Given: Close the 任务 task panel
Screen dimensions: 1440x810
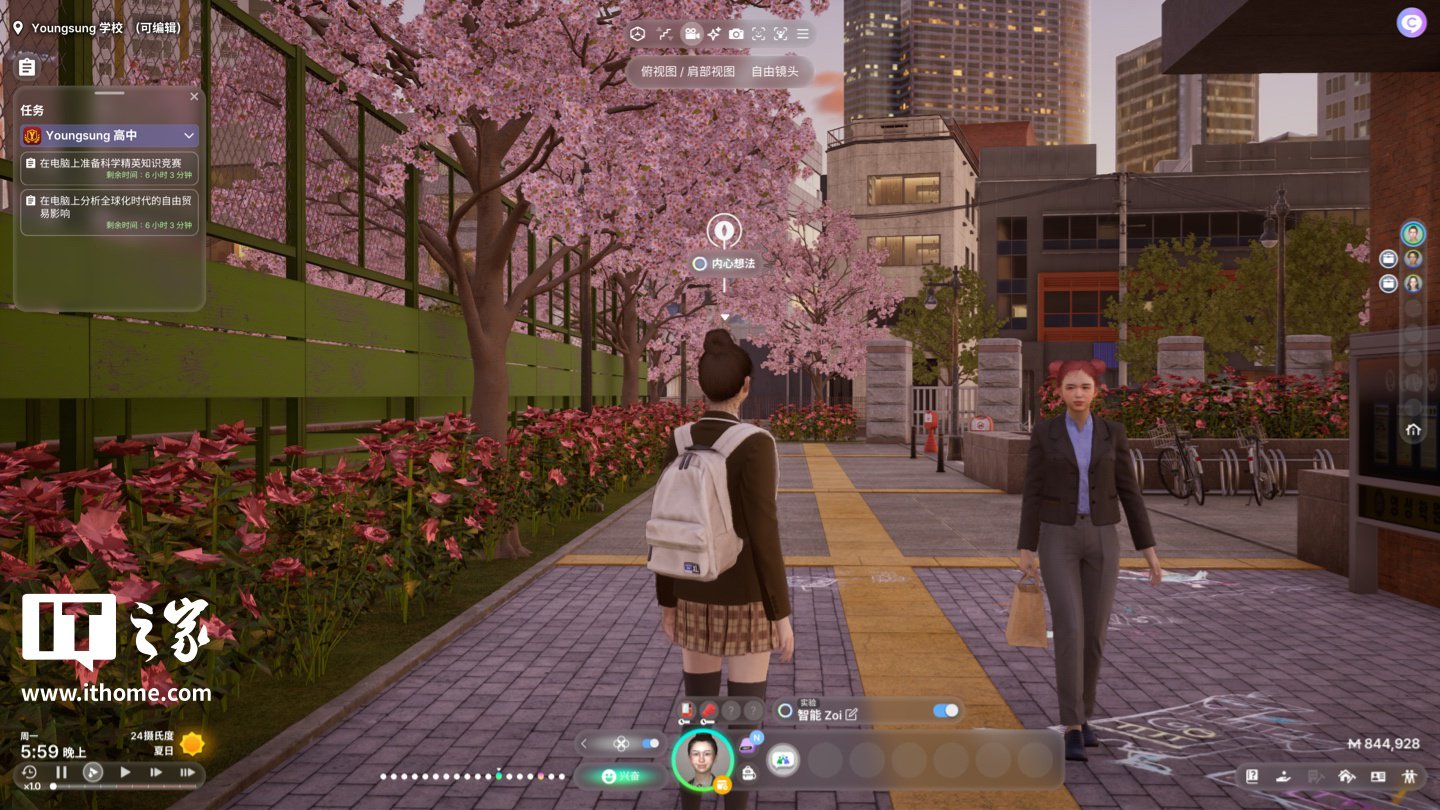Looking at the screenshot, I should (194, 97).
